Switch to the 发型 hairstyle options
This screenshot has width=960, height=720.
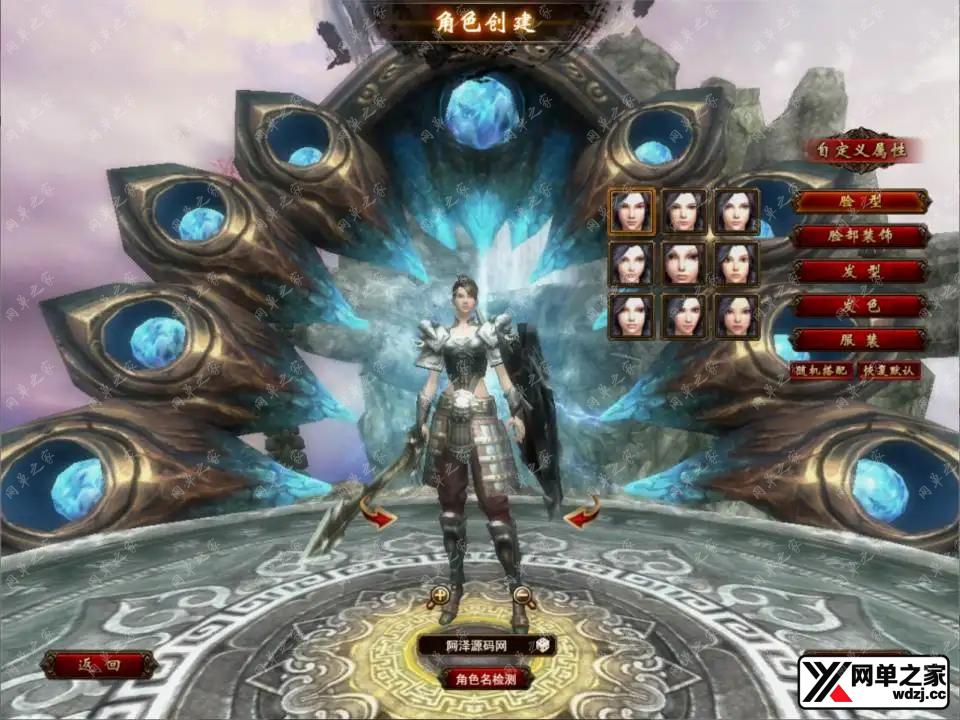[x=860, y=271]
